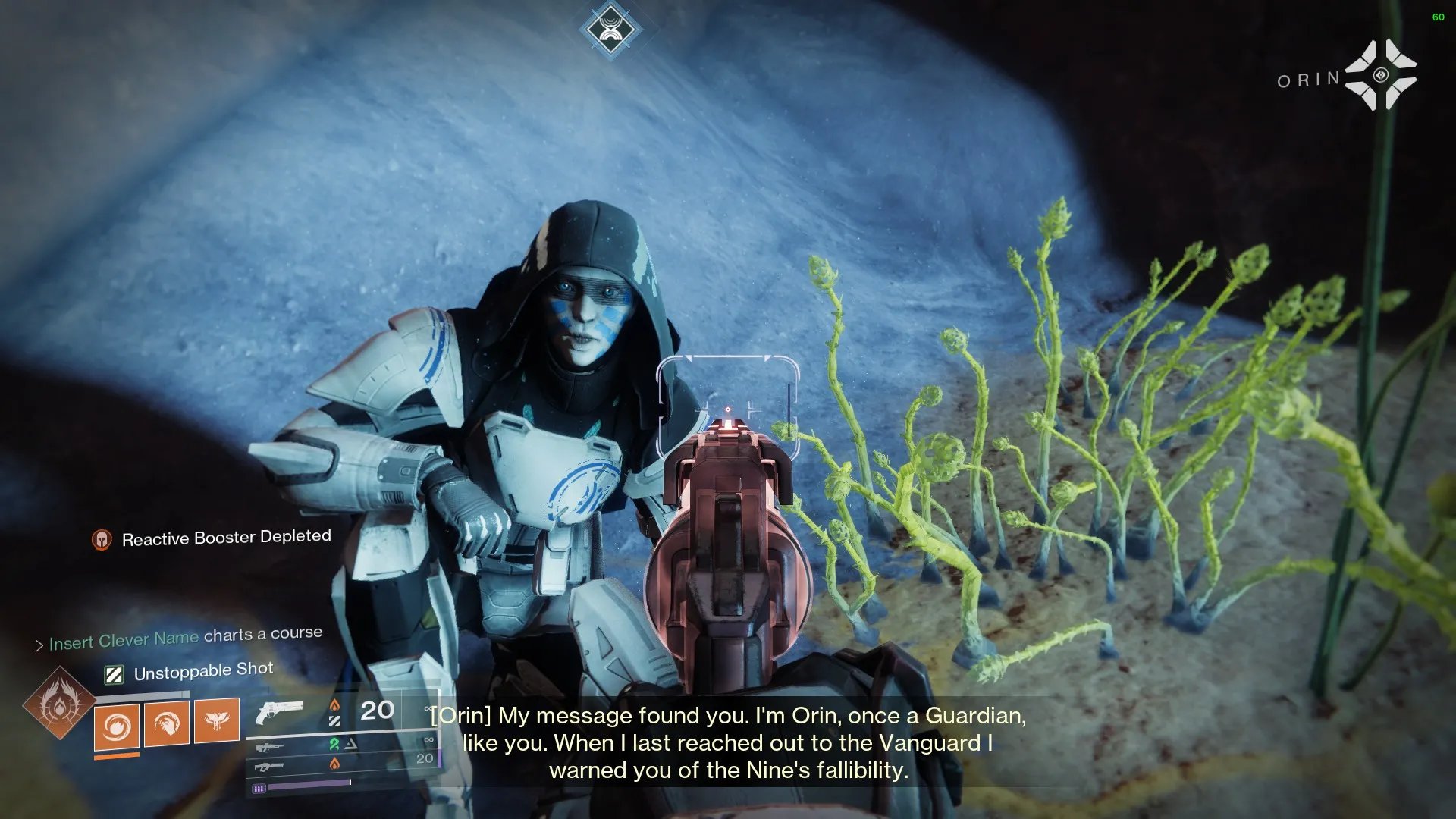
Task: Activate the swirling grenade ability icon
Action: point(117,726)
